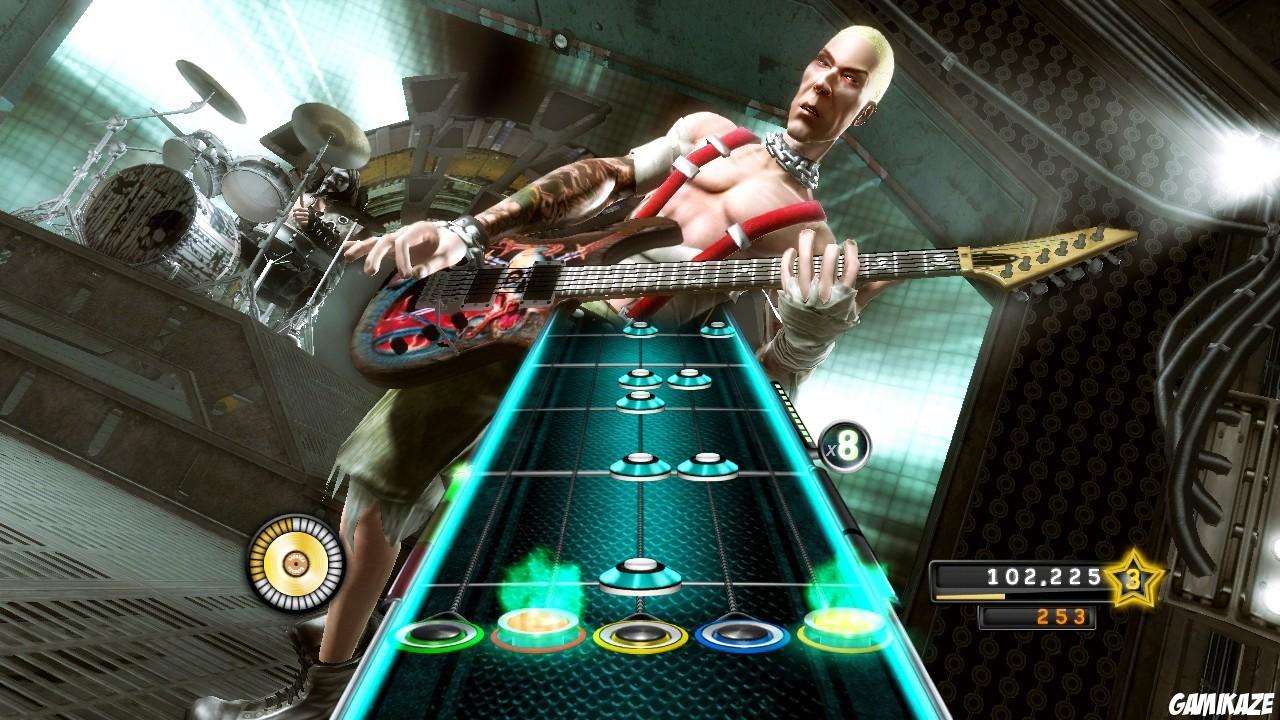
Task: Click the GAMIKAZE watermark text
Action: tap(1221, 700)
